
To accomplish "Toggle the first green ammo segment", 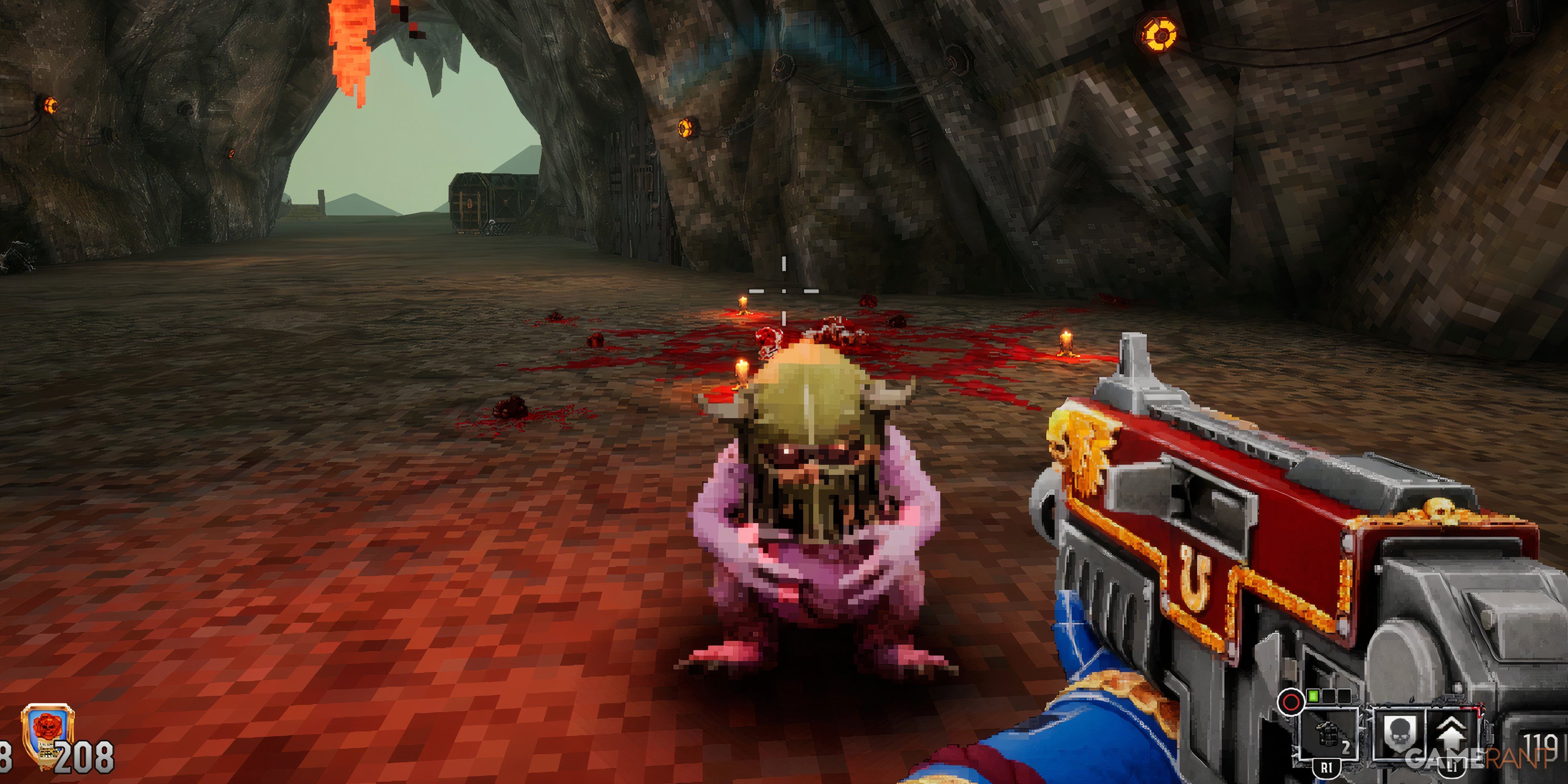I will [x=1314, y=698].
